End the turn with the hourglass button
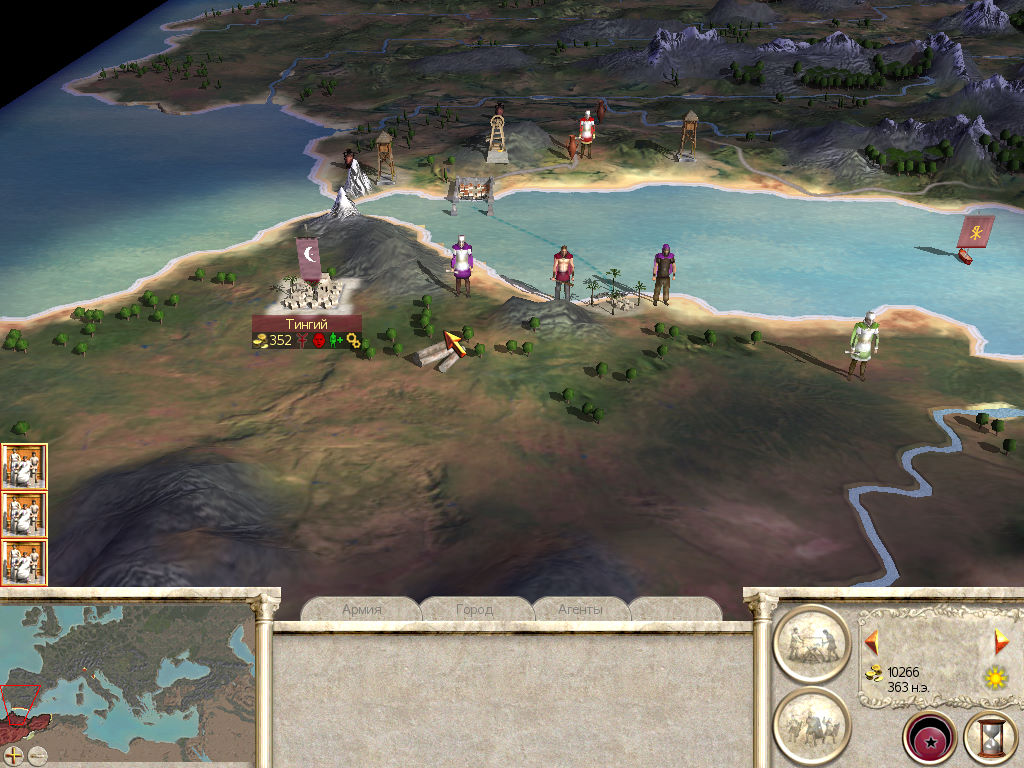The width and height of the screenshot is (1024, 768). [x=990, y=738]
